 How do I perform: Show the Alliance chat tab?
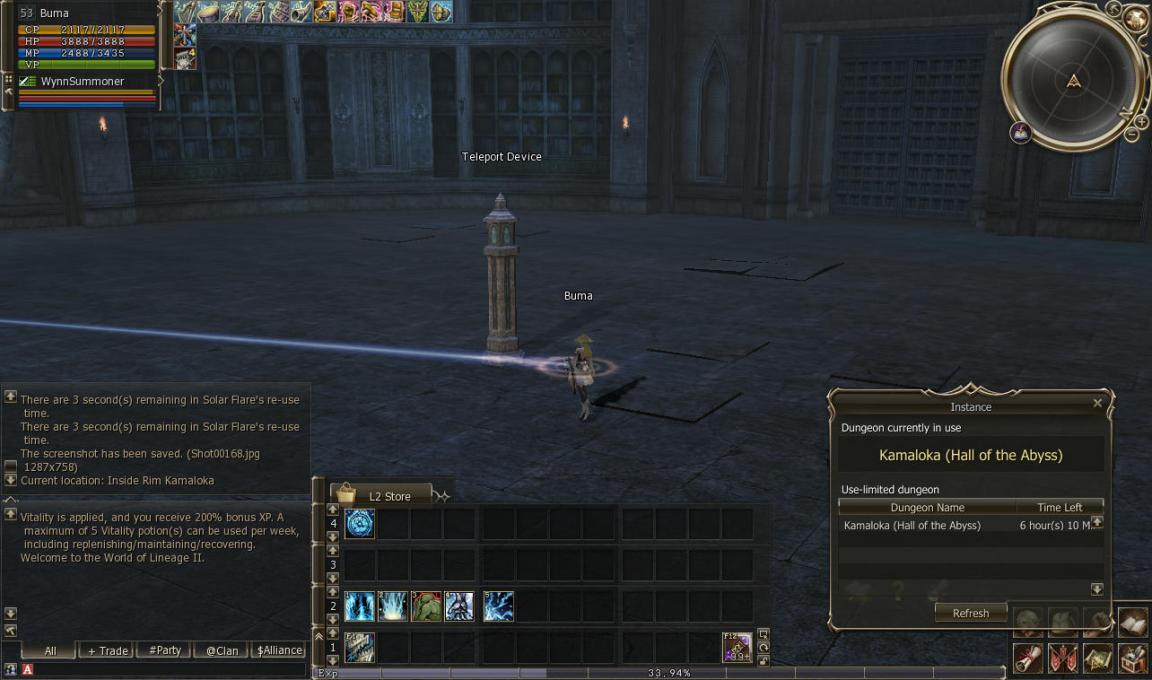pyautogui.click(x=279, y=650)
